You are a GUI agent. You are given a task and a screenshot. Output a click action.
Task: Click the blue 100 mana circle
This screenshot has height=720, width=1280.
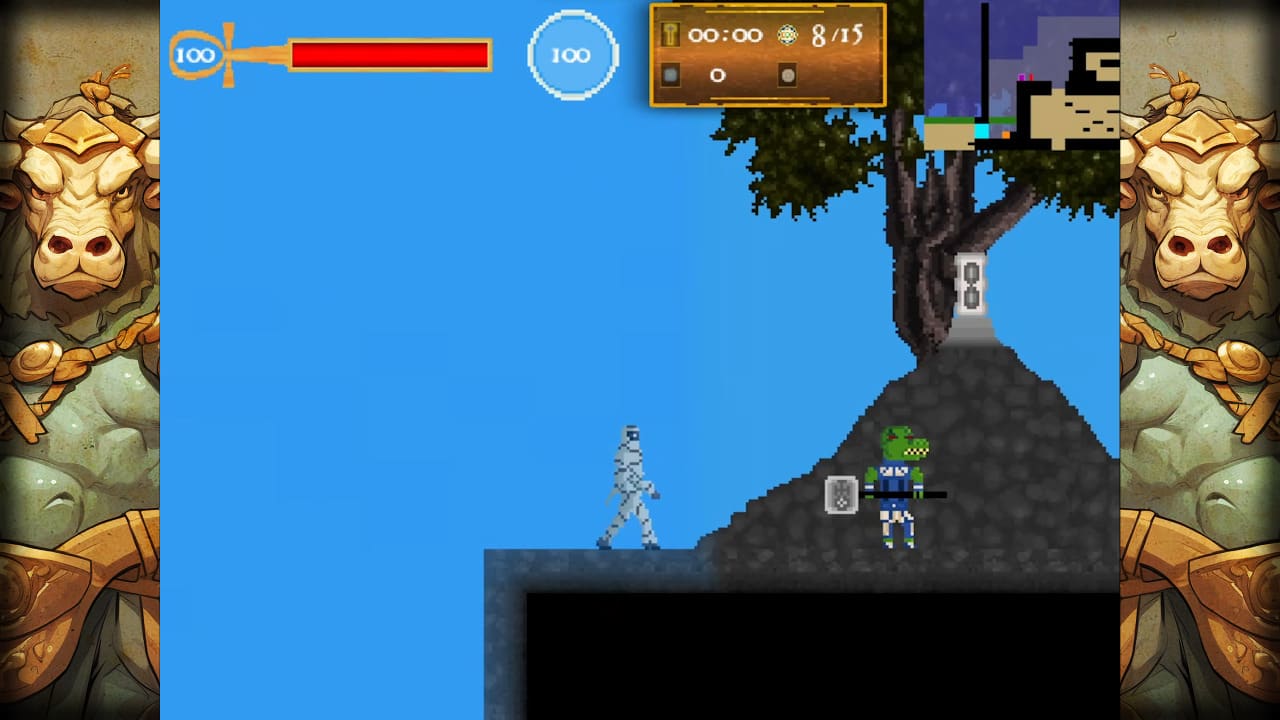pos(572,55)
